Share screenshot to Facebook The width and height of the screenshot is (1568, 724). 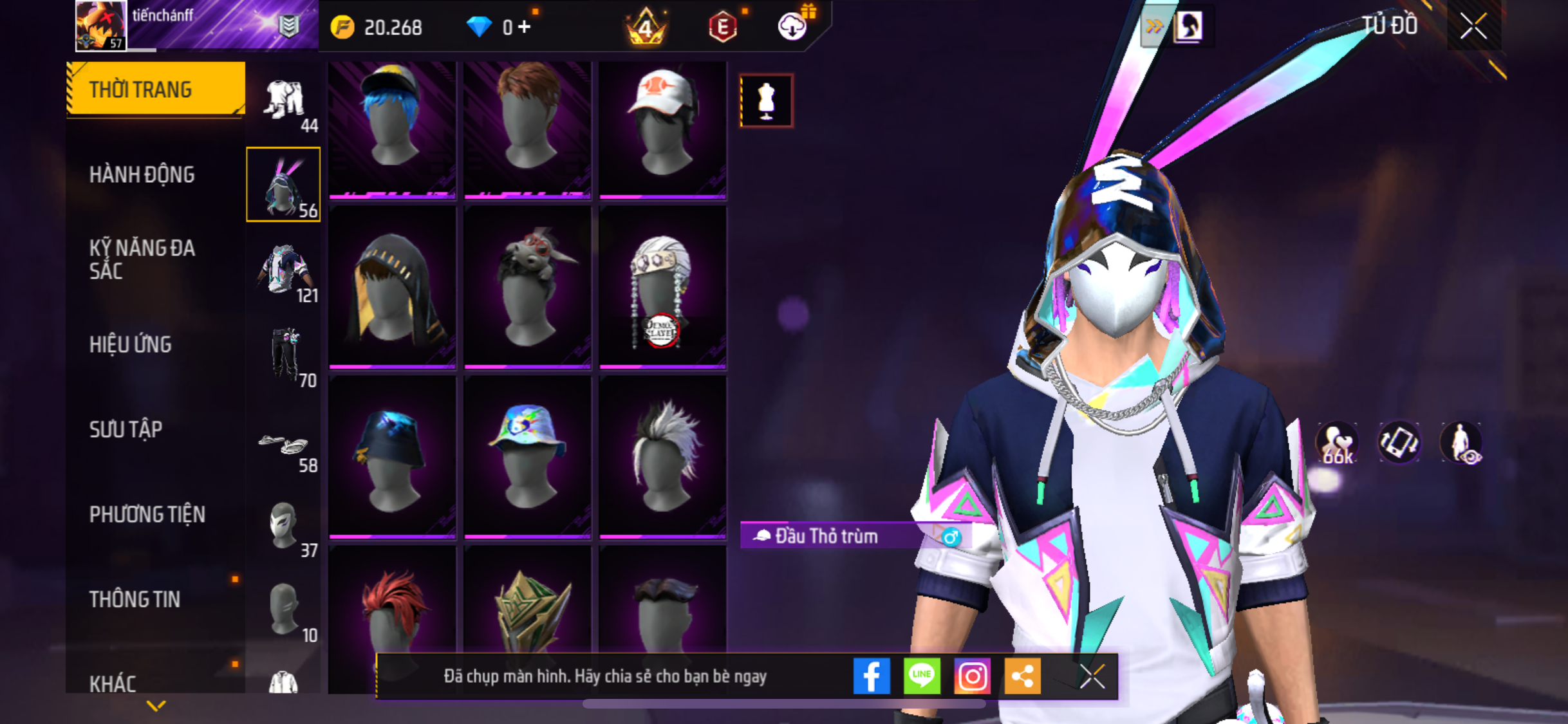872,676
